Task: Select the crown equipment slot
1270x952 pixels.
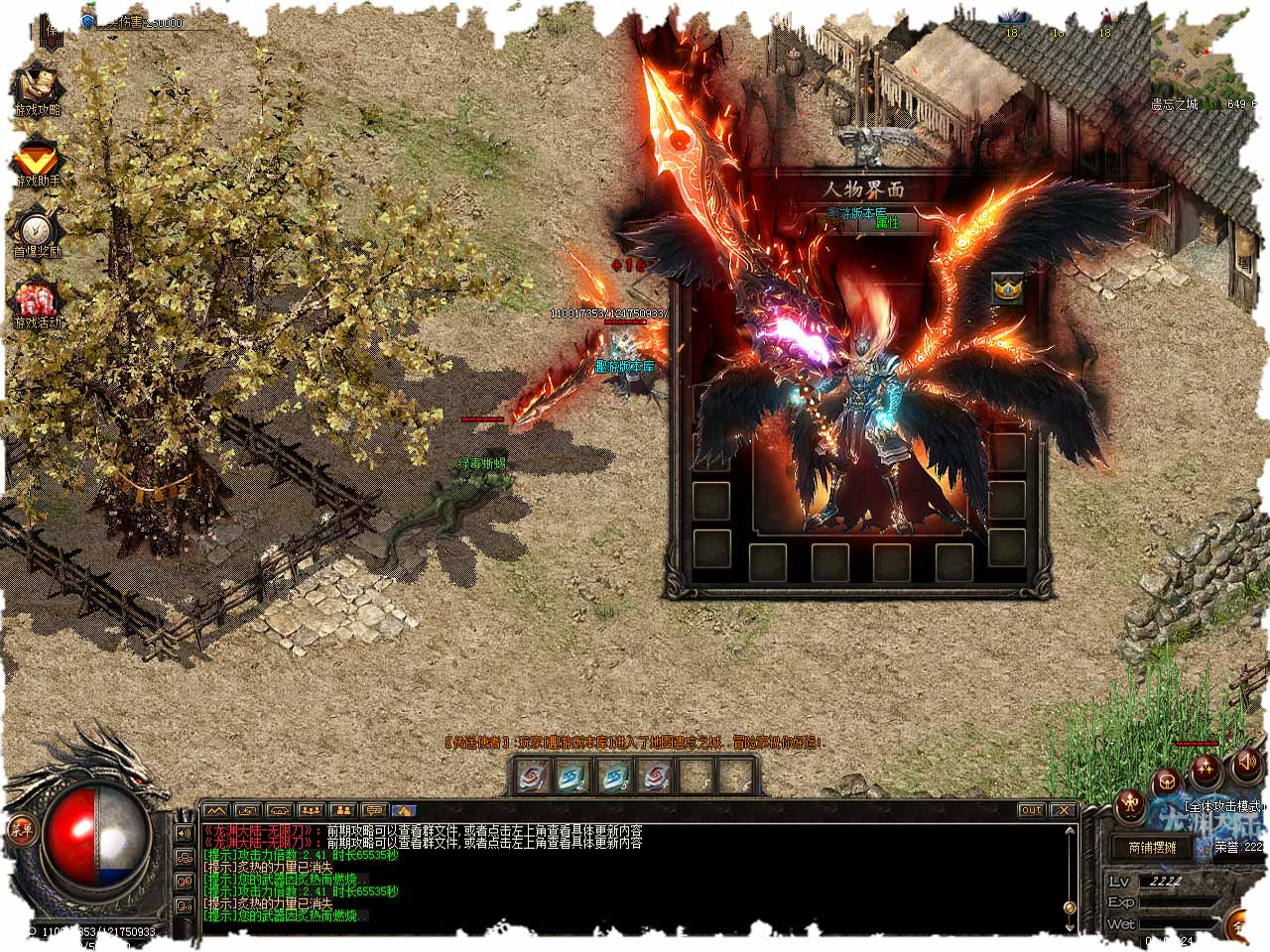Action: click(1008, 289)
